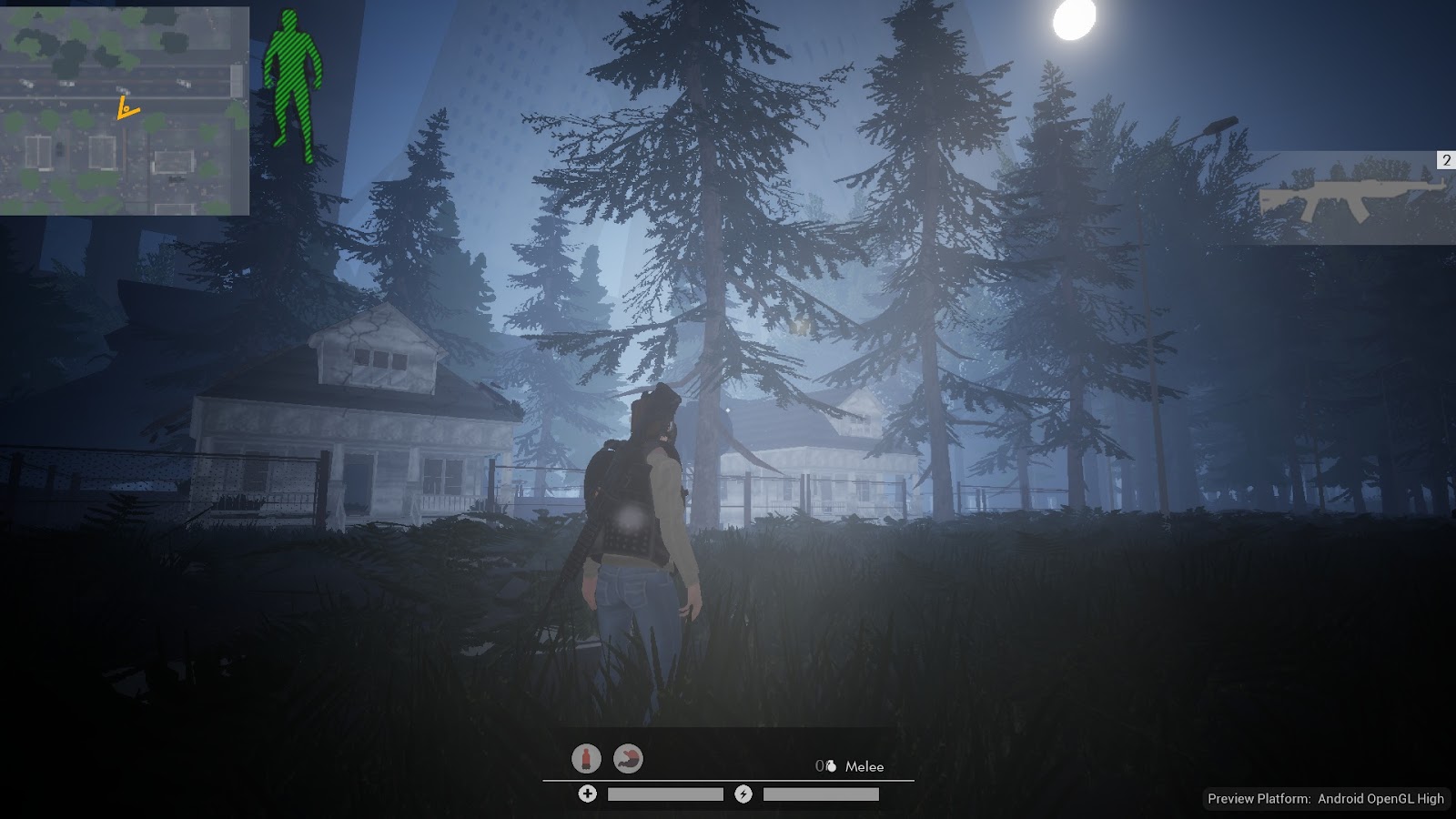The width and height of the screenshot is (1456, 819).
Task: Open the minimap
Action: [125, 111]
